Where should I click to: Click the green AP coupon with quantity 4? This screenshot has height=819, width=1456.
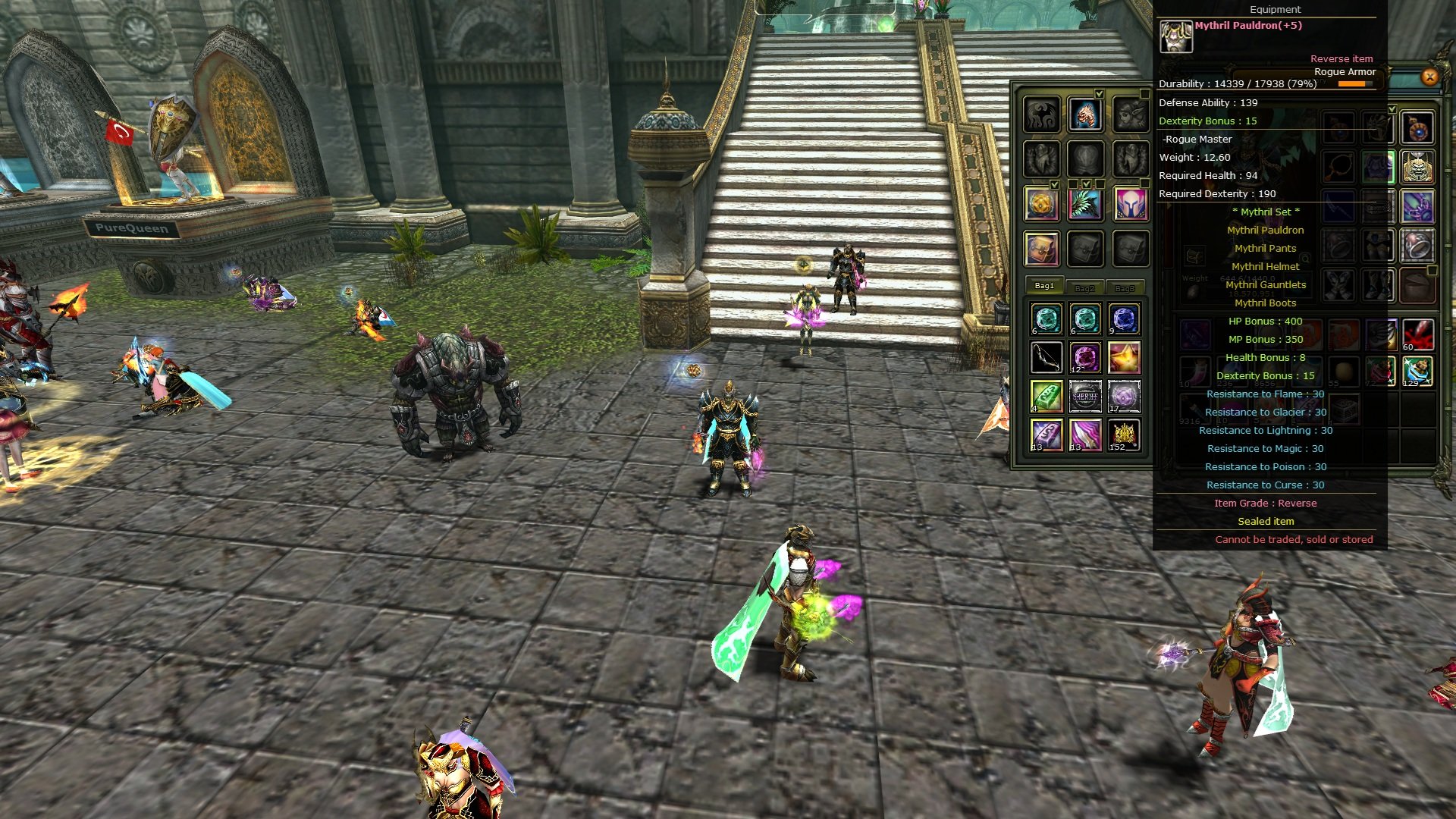(1046, 395)
